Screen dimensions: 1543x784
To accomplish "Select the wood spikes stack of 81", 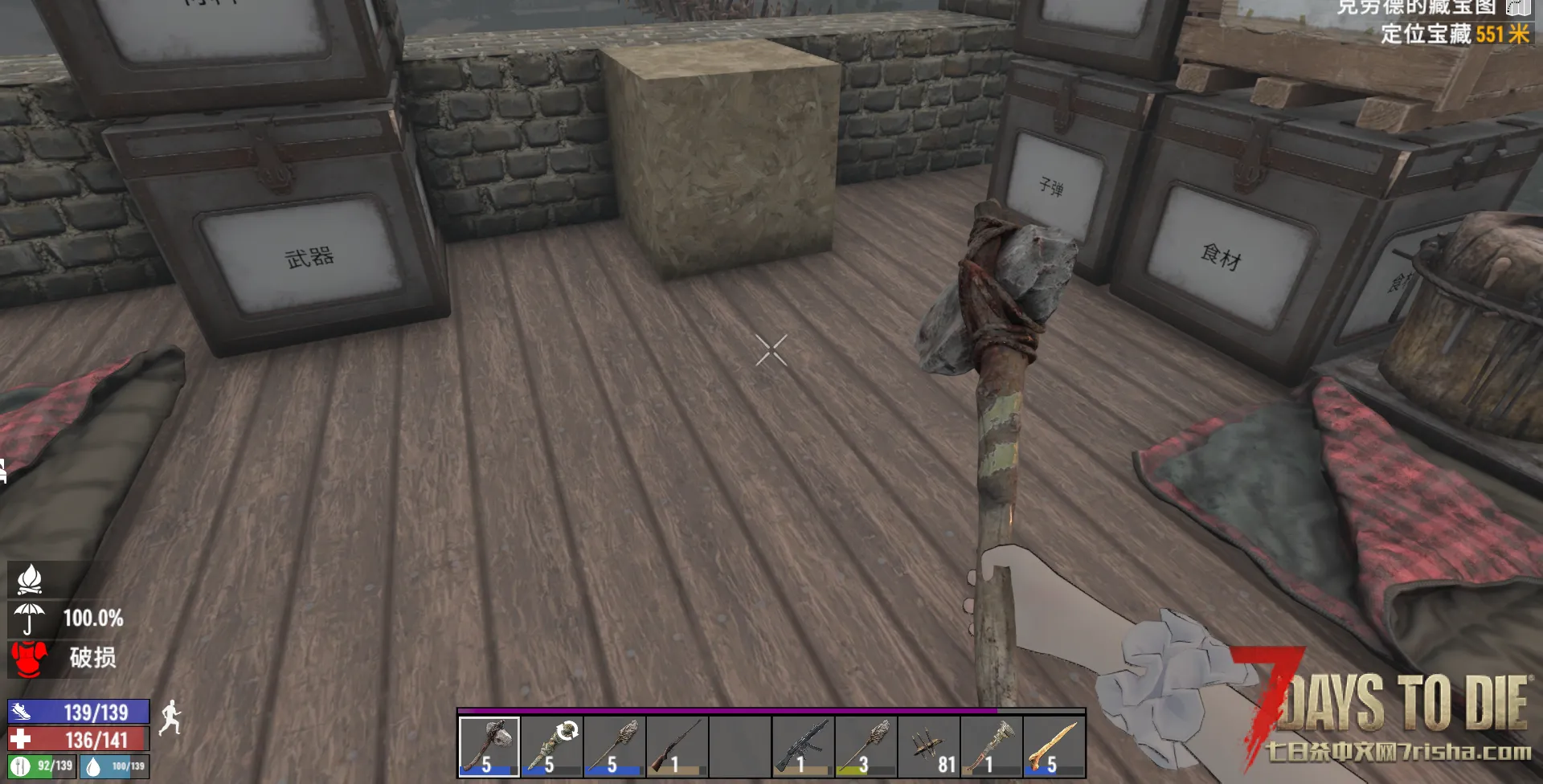I will (x=928, y=746).
